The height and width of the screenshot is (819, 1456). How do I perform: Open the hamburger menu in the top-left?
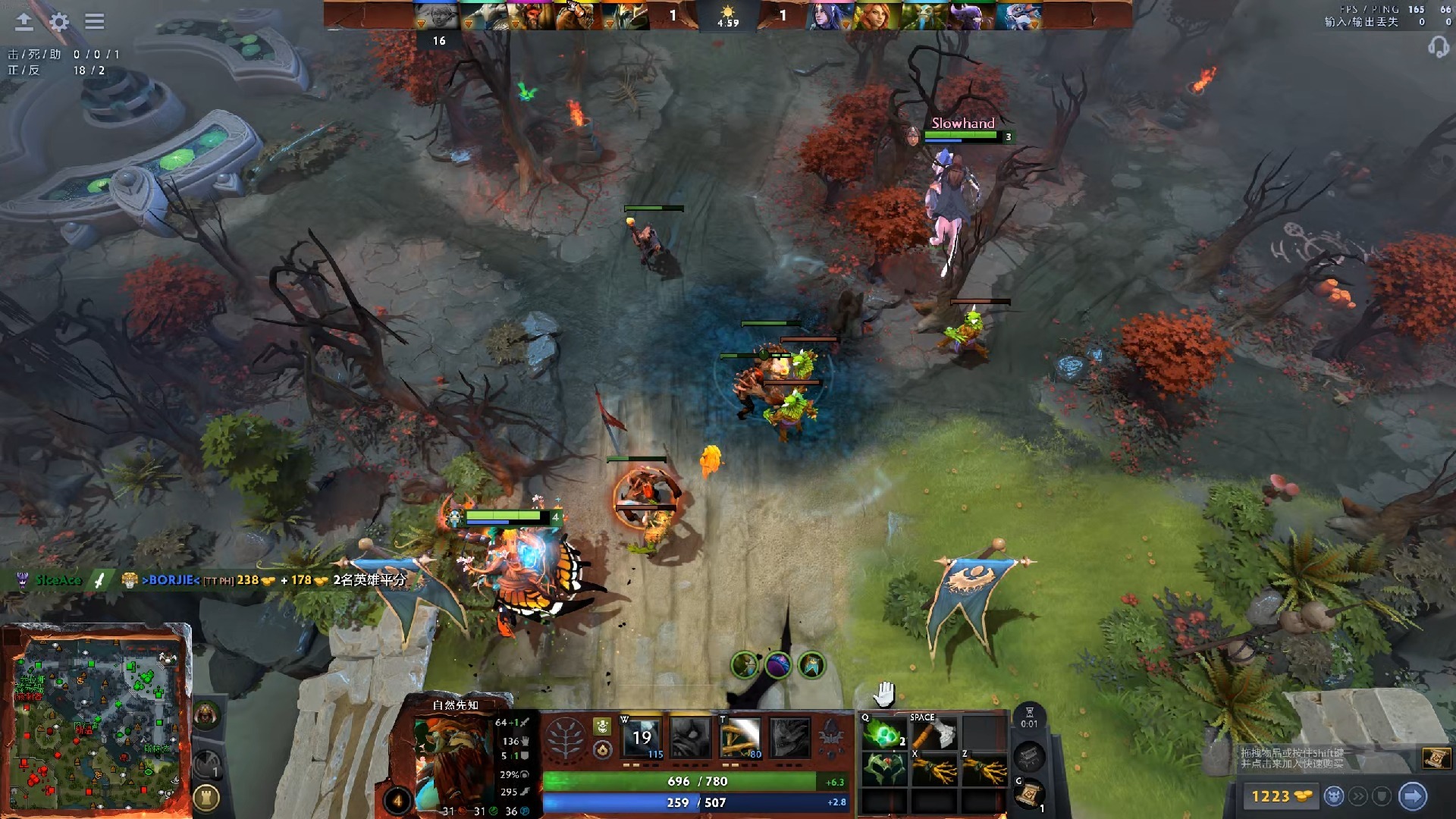[94, 22]
